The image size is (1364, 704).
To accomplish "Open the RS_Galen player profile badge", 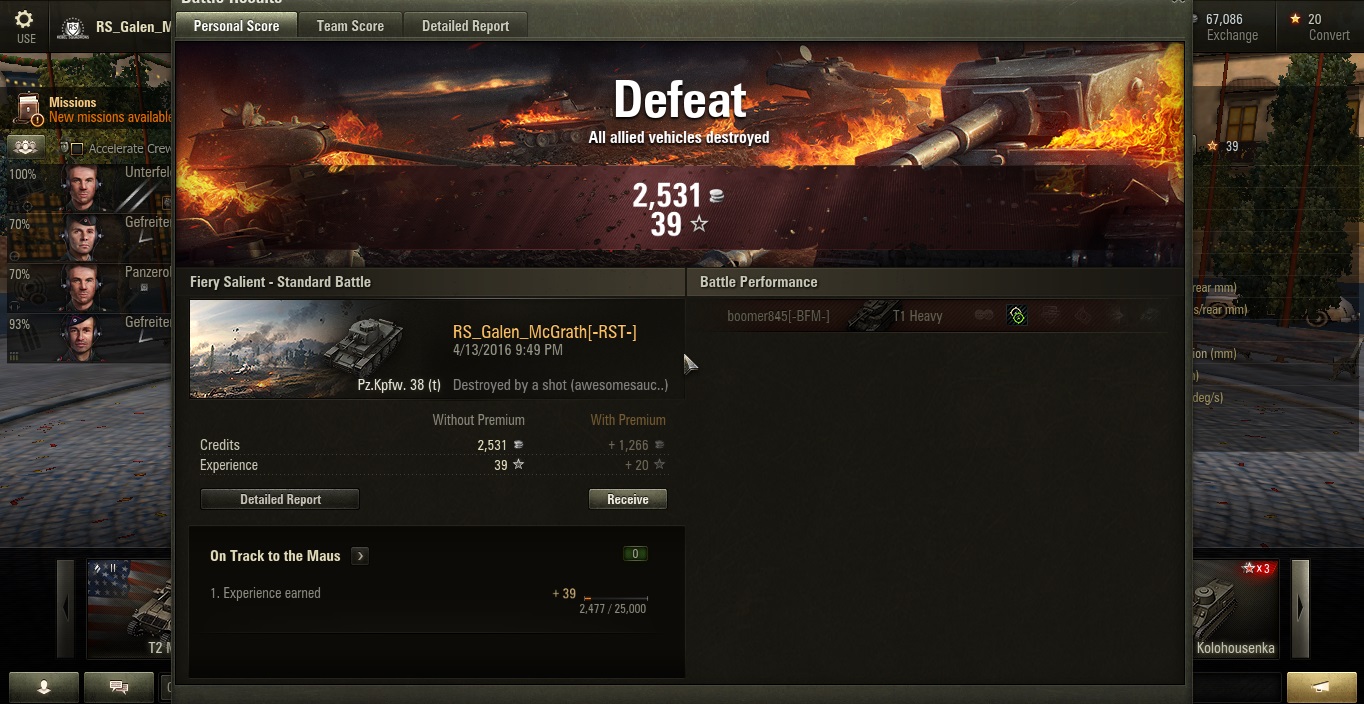I will point(72,28).
